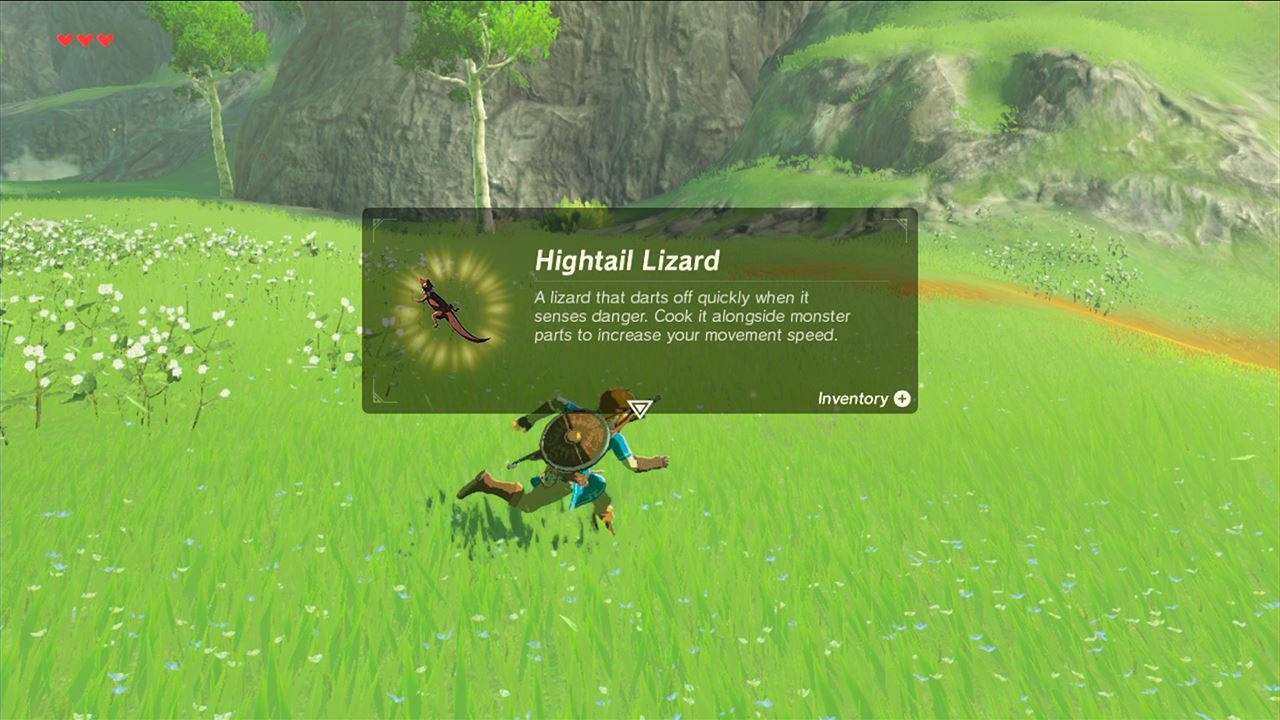This screenshot has height=720, width=1280.
Task: Click the white triangle continue arrow
Action: click(640, 408)
